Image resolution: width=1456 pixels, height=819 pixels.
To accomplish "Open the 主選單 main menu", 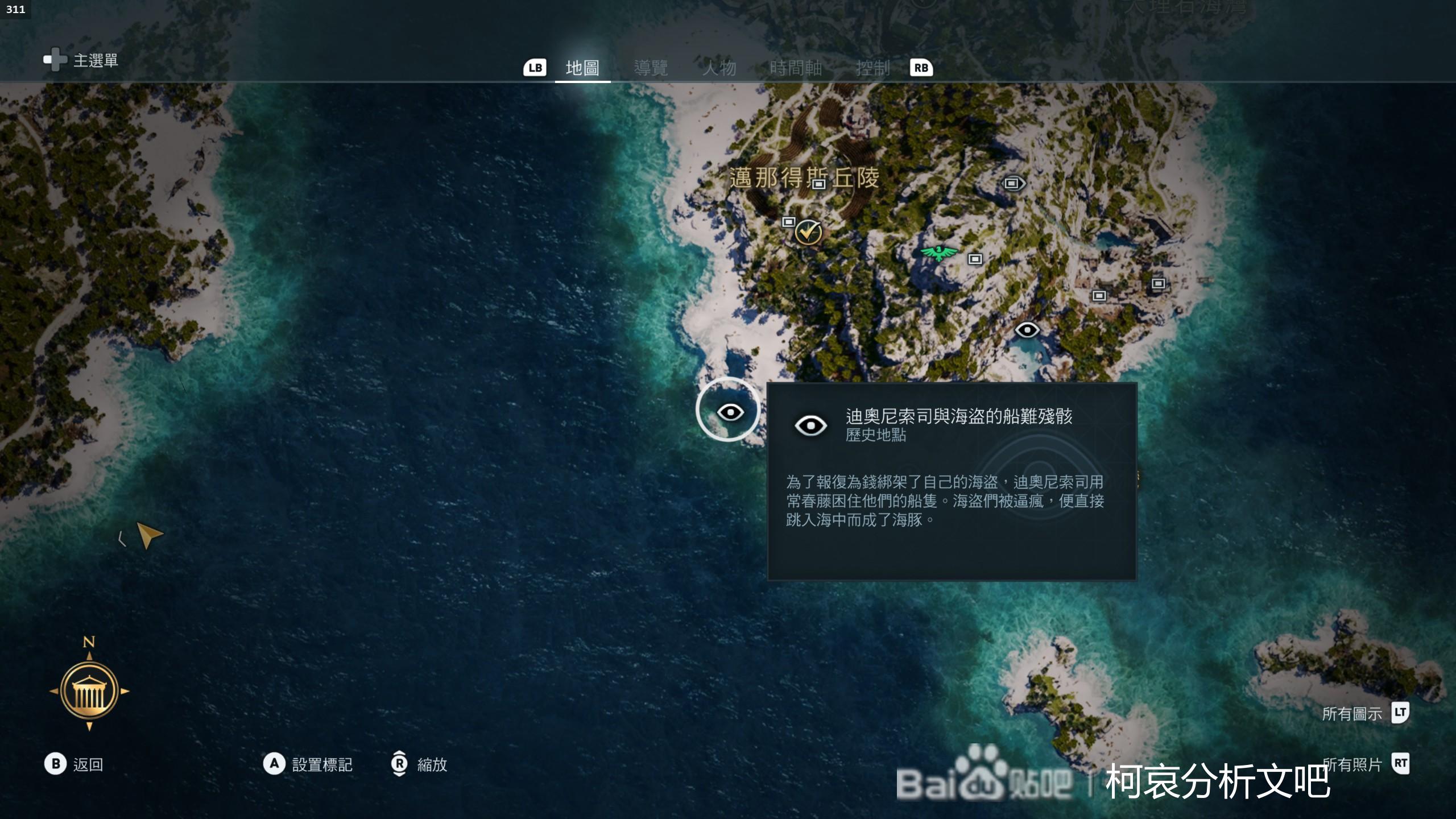I will [81, 60].
